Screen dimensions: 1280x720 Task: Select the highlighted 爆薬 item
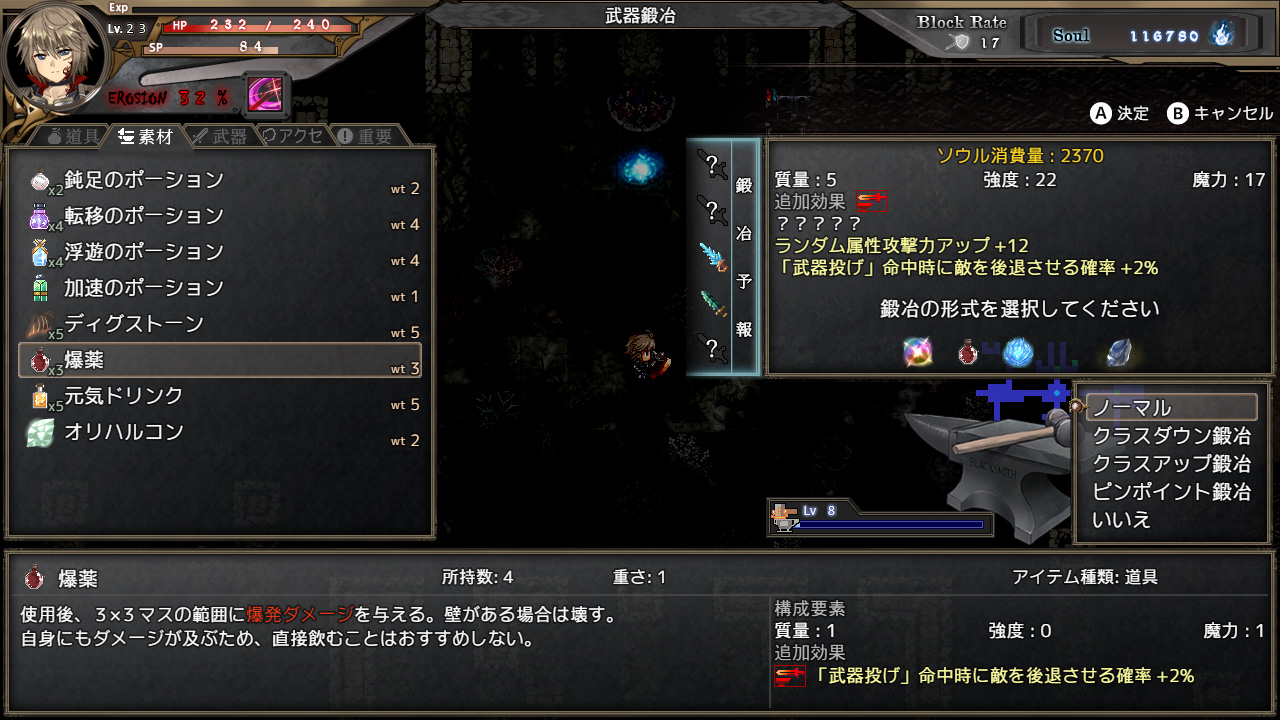click(220, 361)
